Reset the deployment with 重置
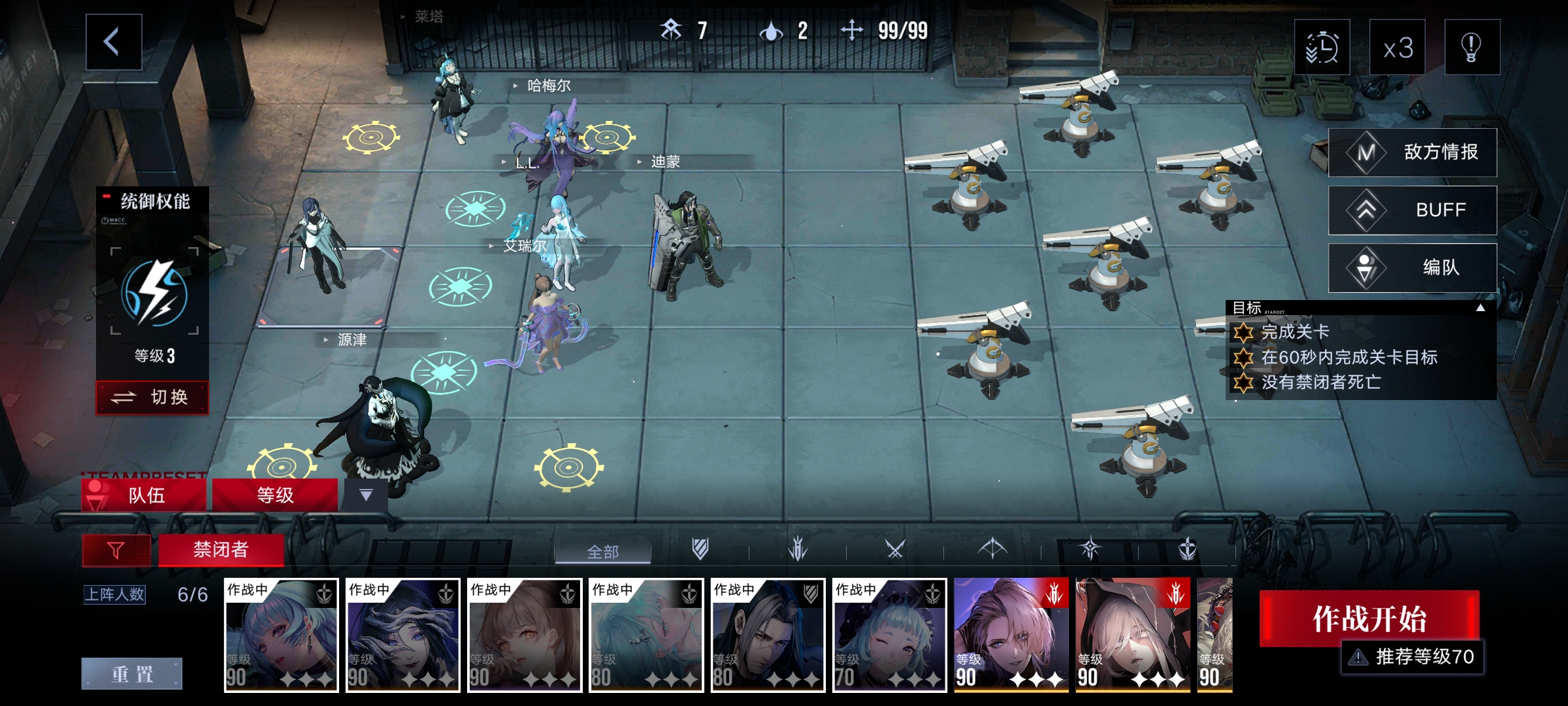 point(132,673)
